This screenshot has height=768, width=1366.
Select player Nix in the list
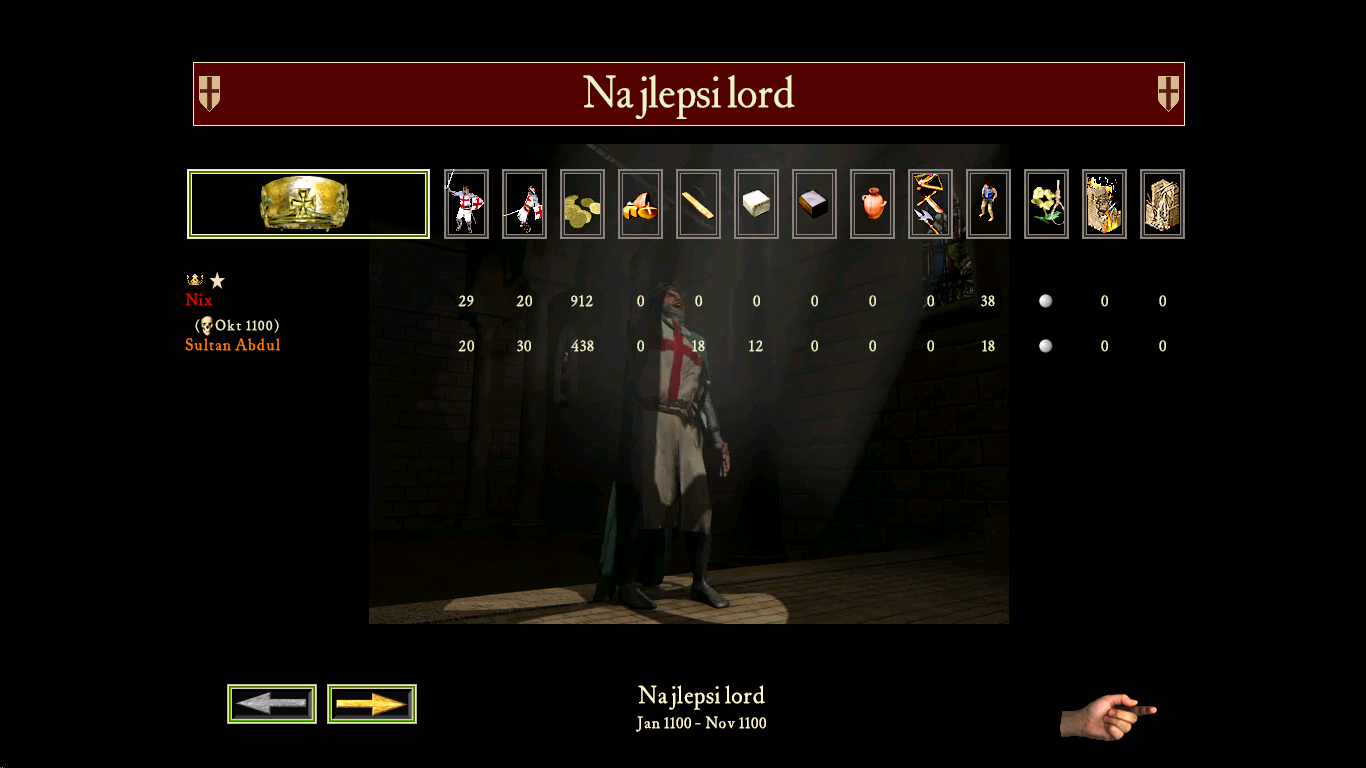199,300
